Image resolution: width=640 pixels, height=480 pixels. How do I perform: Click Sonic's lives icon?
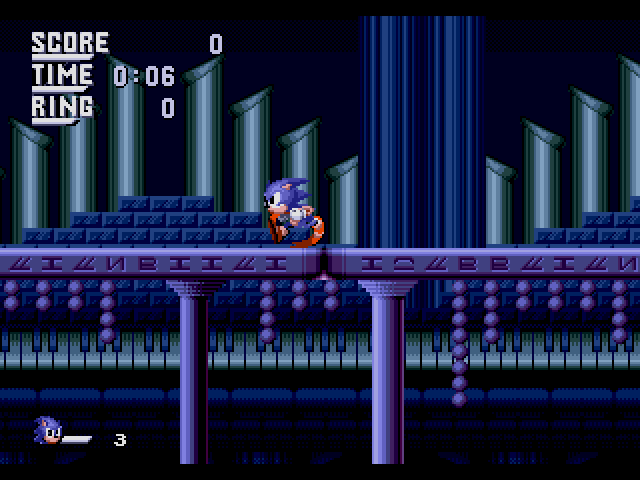(x=49, y=431)
